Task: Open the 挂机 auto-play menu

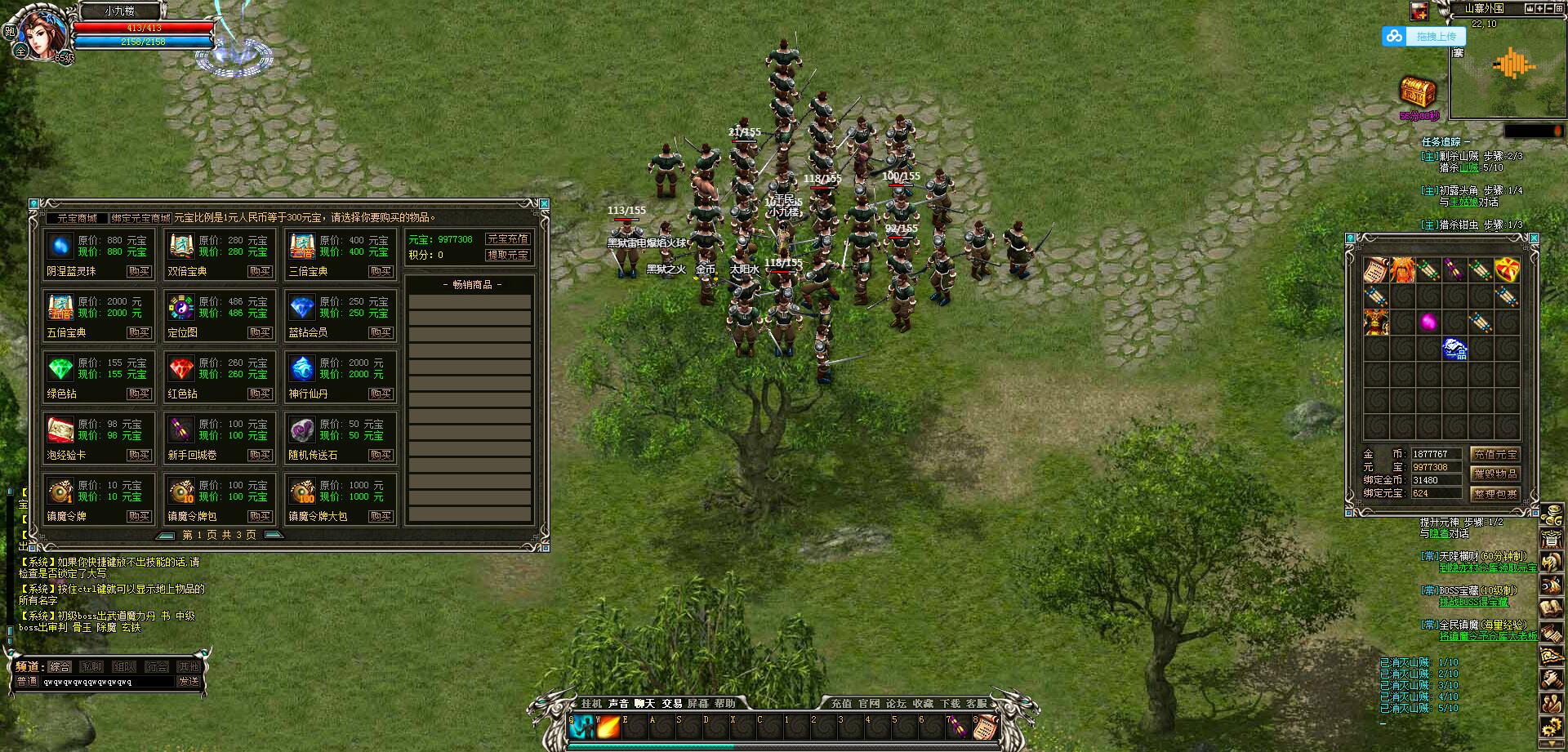Action: [x=591, y=703]
